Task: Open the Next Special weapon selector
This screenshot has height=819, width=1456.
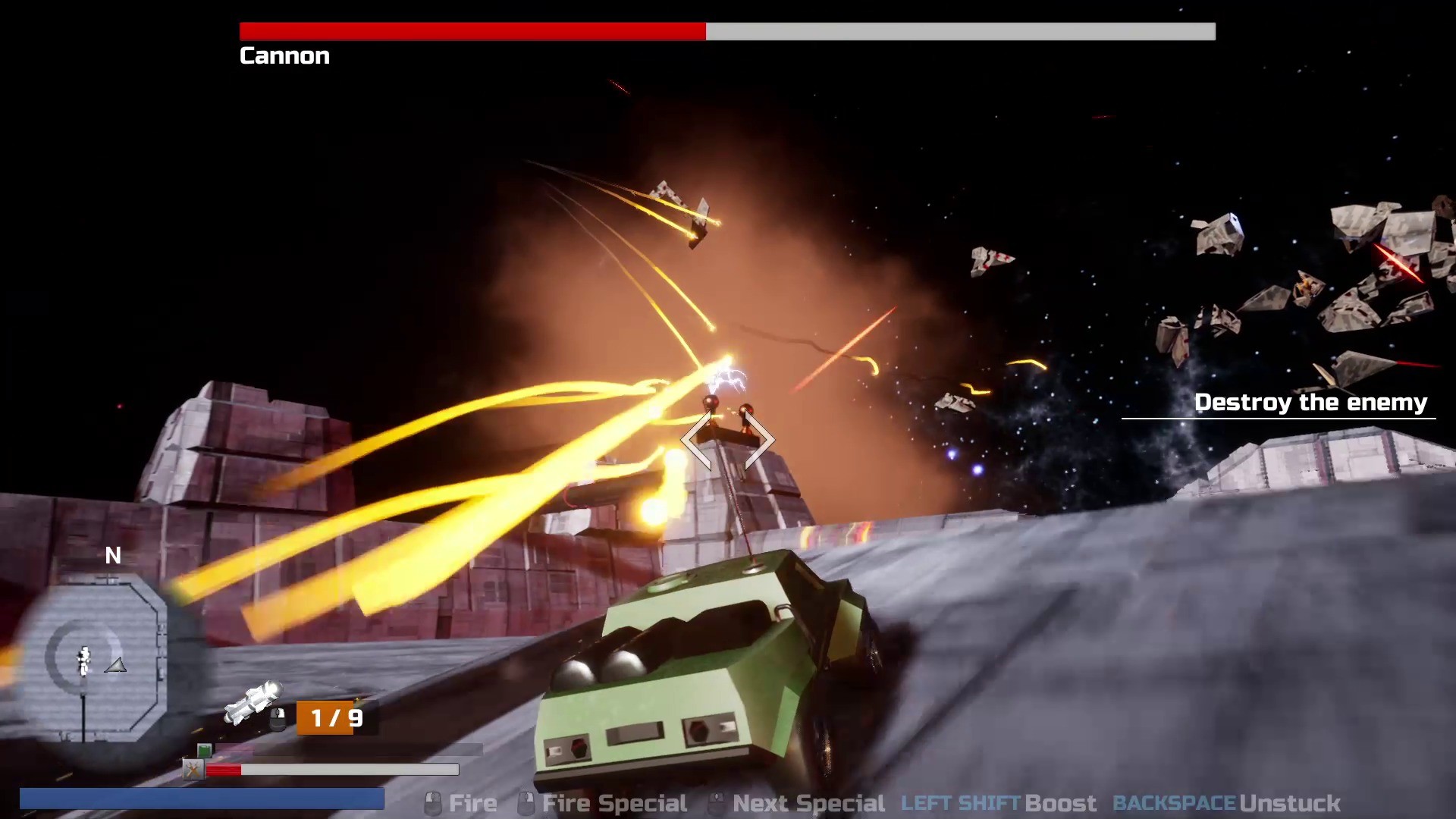Action: click(808, 802)
